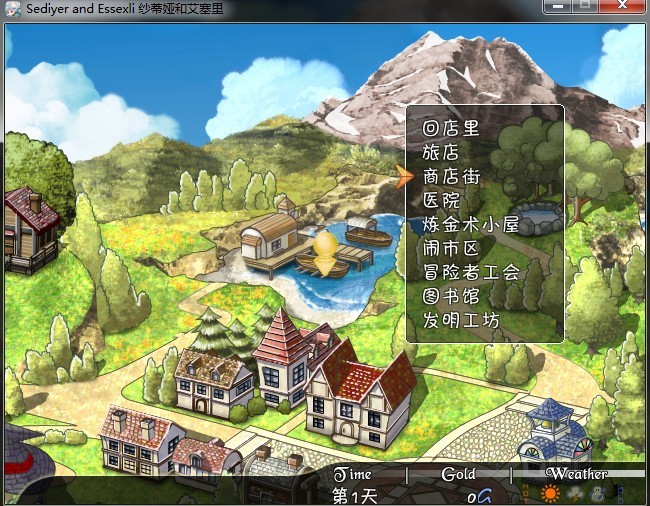The image size is (650, 506).
Task: Select the 旅店 inn destination
Action: (x=441, y=153)
